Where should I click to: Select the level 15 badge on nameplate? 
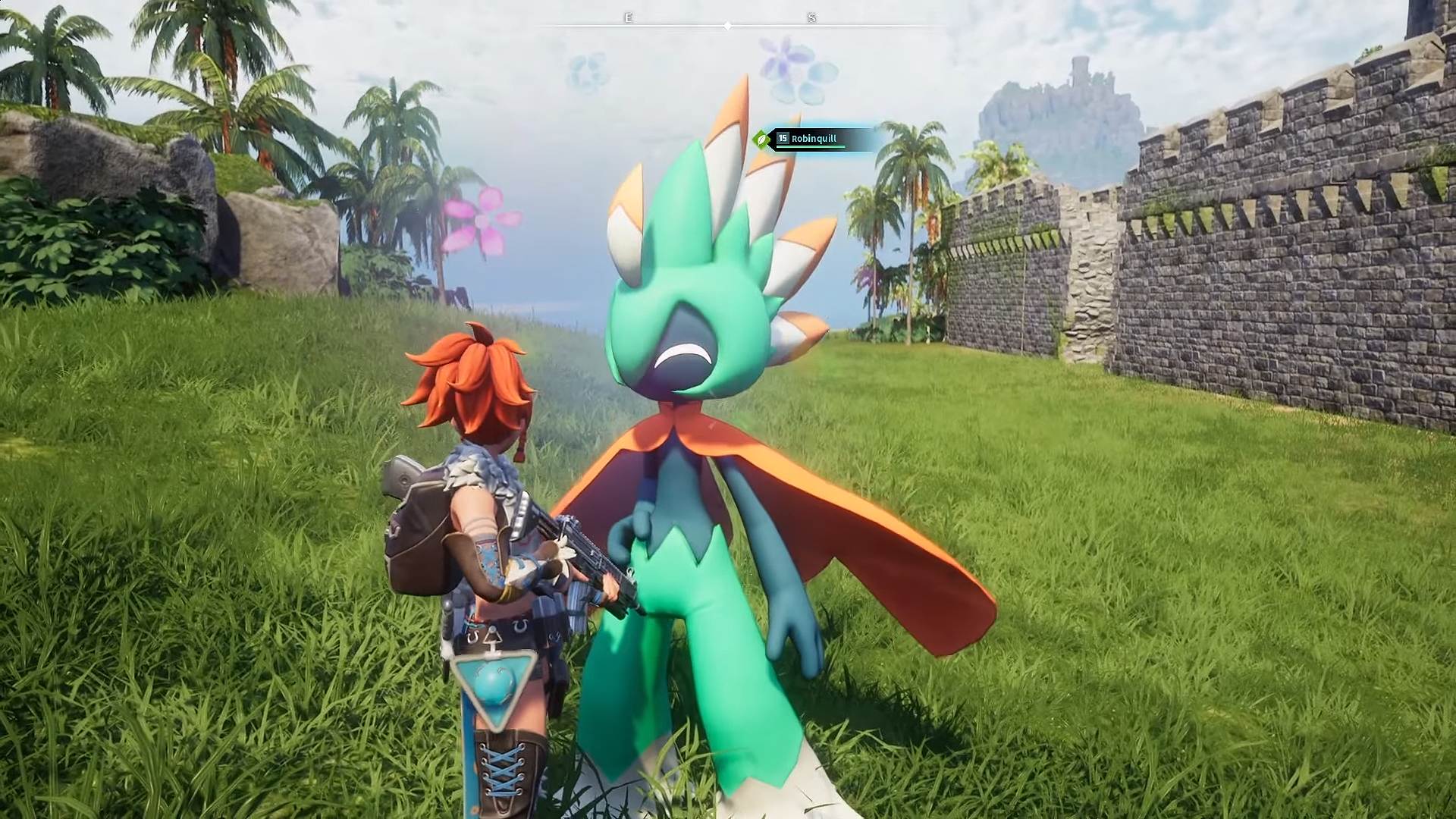pyautogui.click(x=783, y=138)
